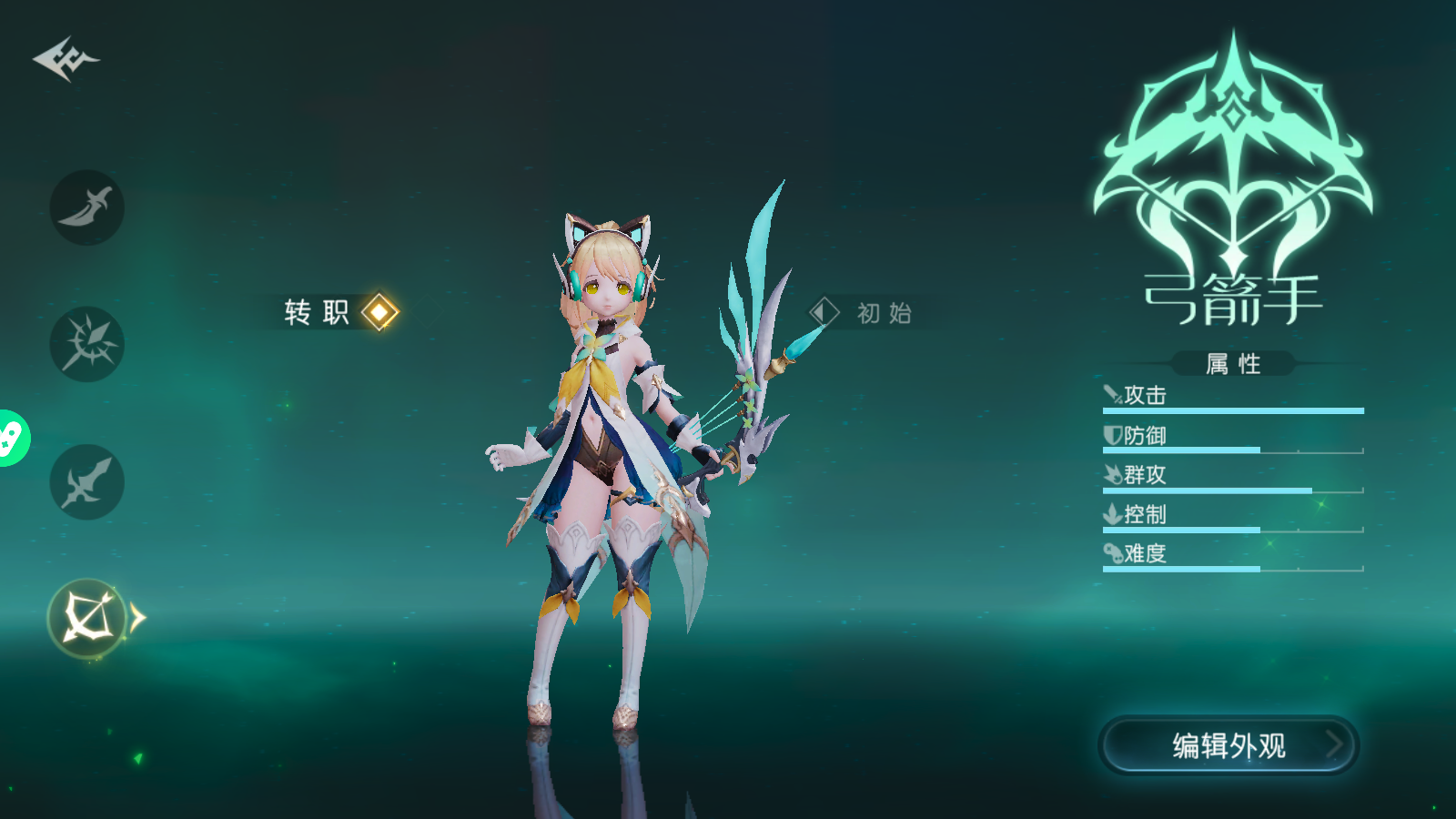Select the sword class icon
Screen dimensions: 1456x819
86,482
